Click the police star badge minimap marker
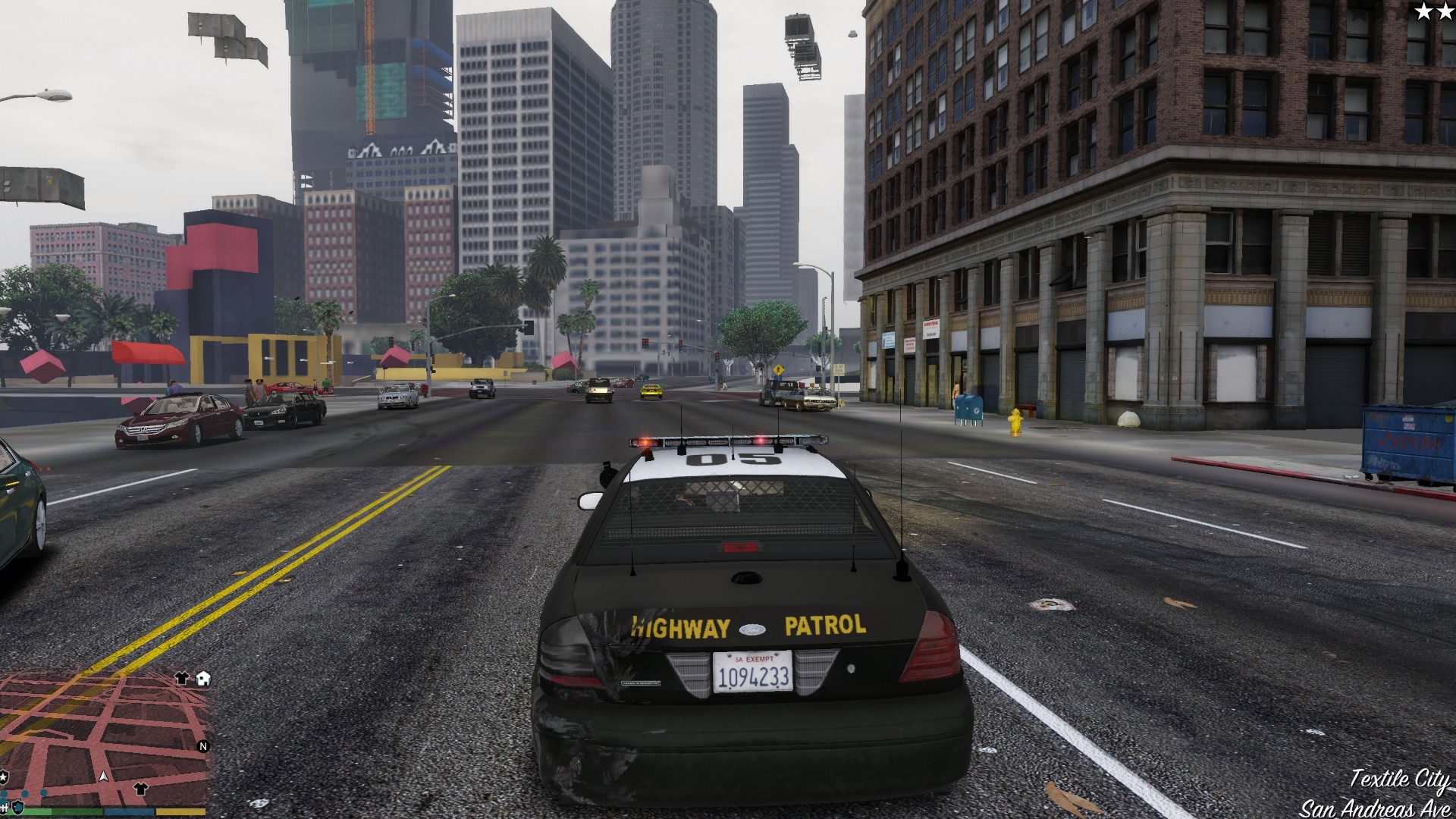 (4, 777)
